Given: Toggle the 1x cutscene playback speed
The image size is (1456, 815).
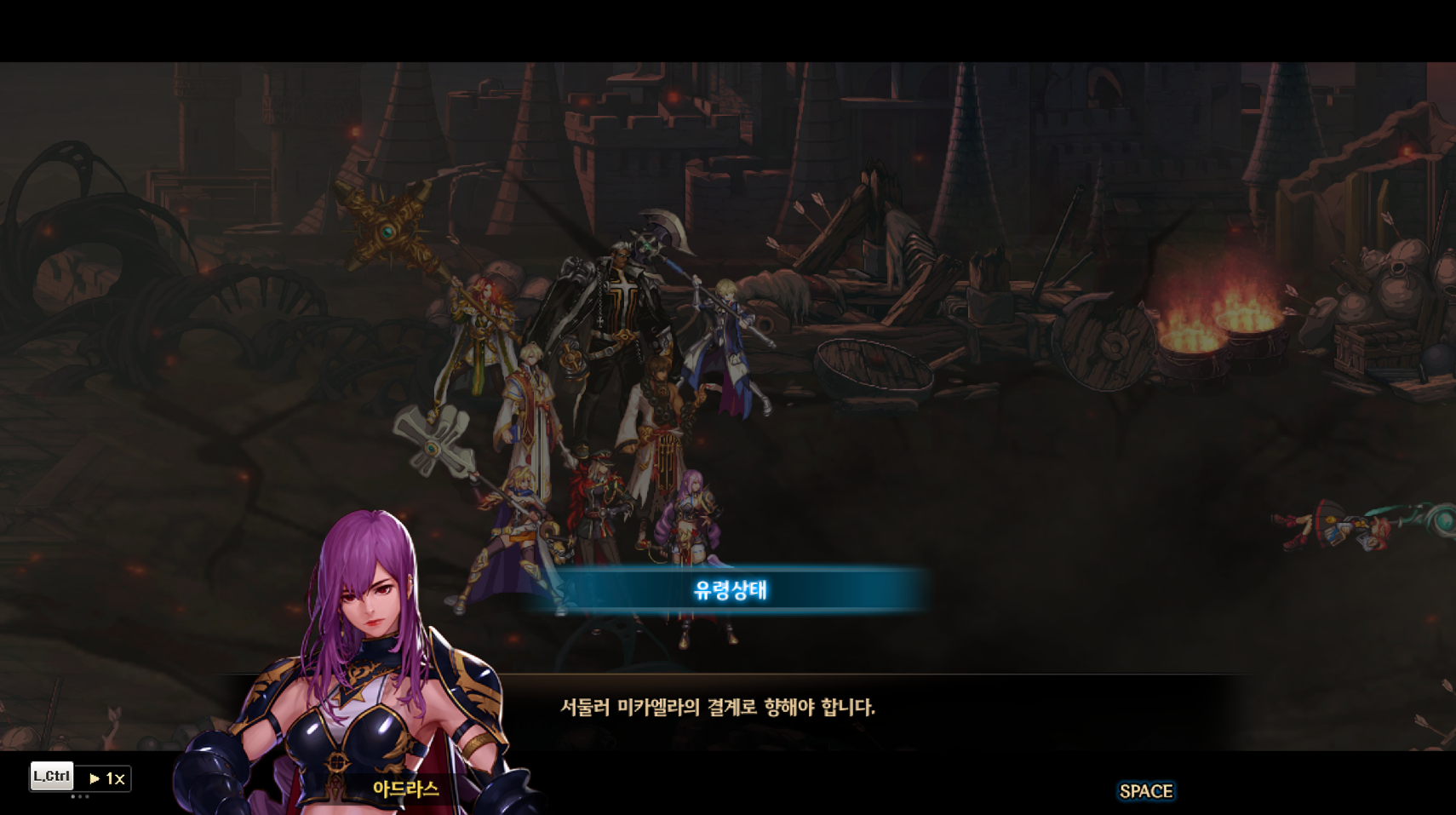Looking at the screenshot, I should tap(106, 778).
